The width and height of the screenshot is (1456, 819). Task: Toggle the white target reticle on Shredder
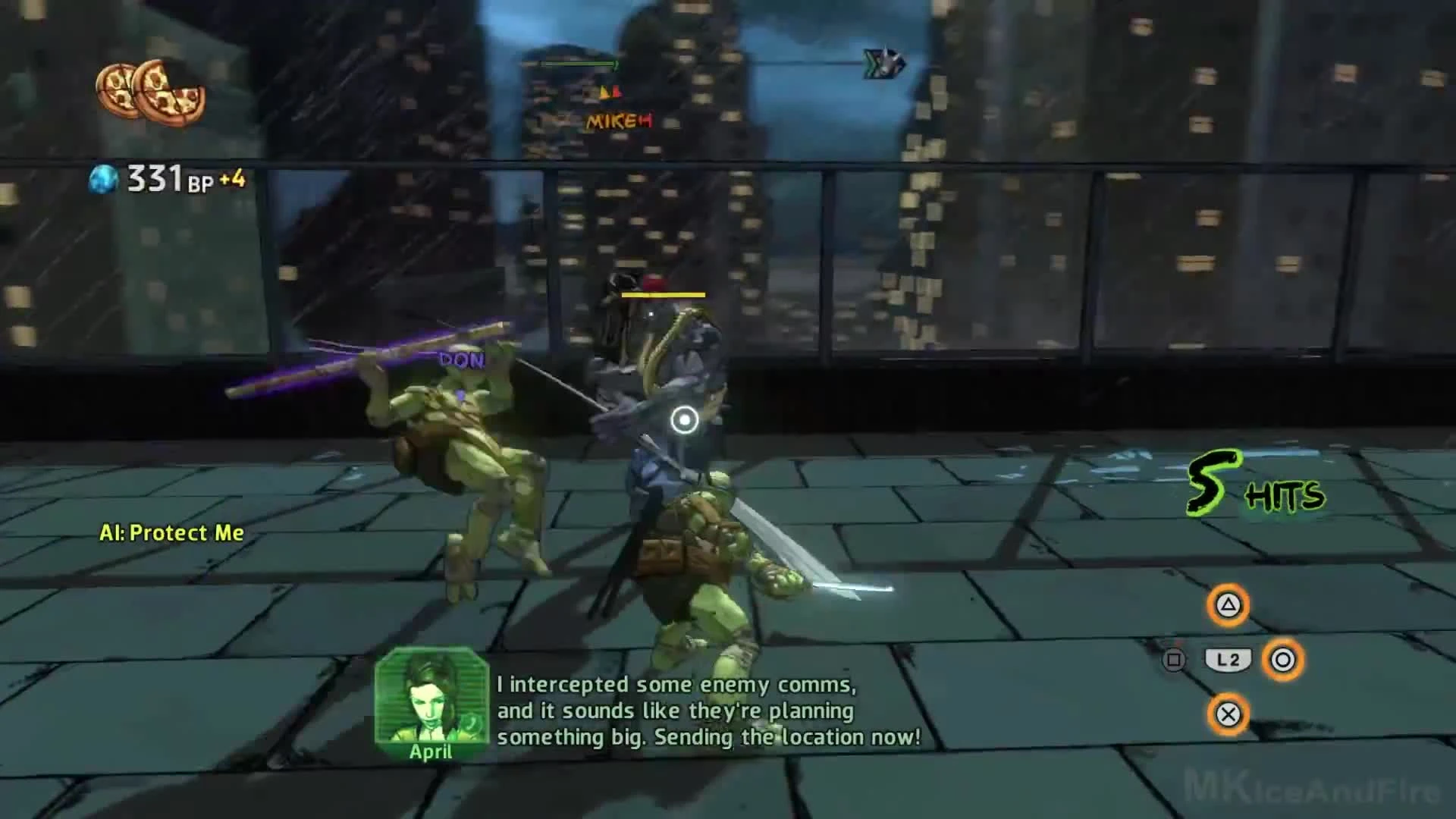(x=685, y=418)
